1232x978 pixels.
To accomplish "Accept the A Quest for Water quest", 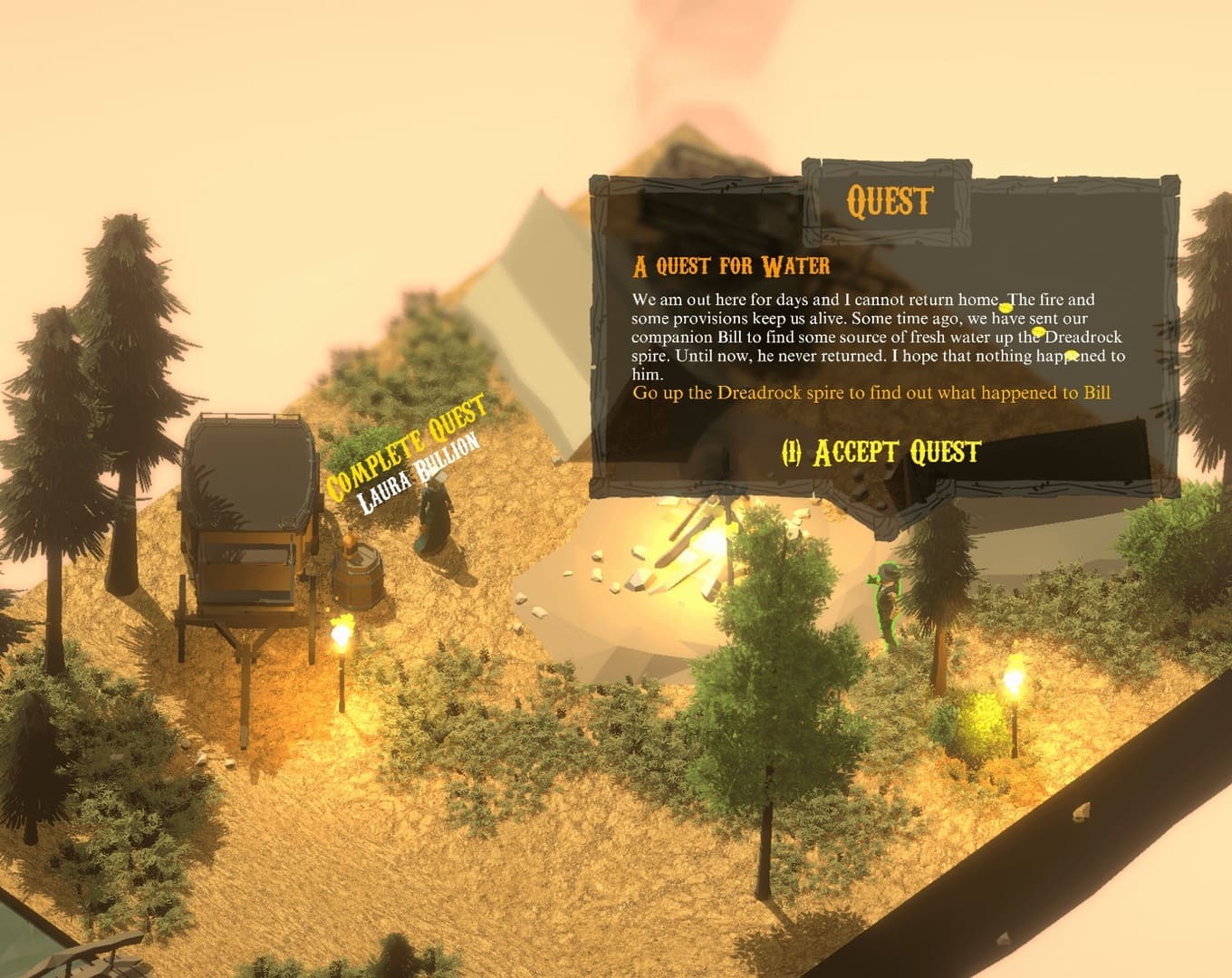I will point(881,452).
